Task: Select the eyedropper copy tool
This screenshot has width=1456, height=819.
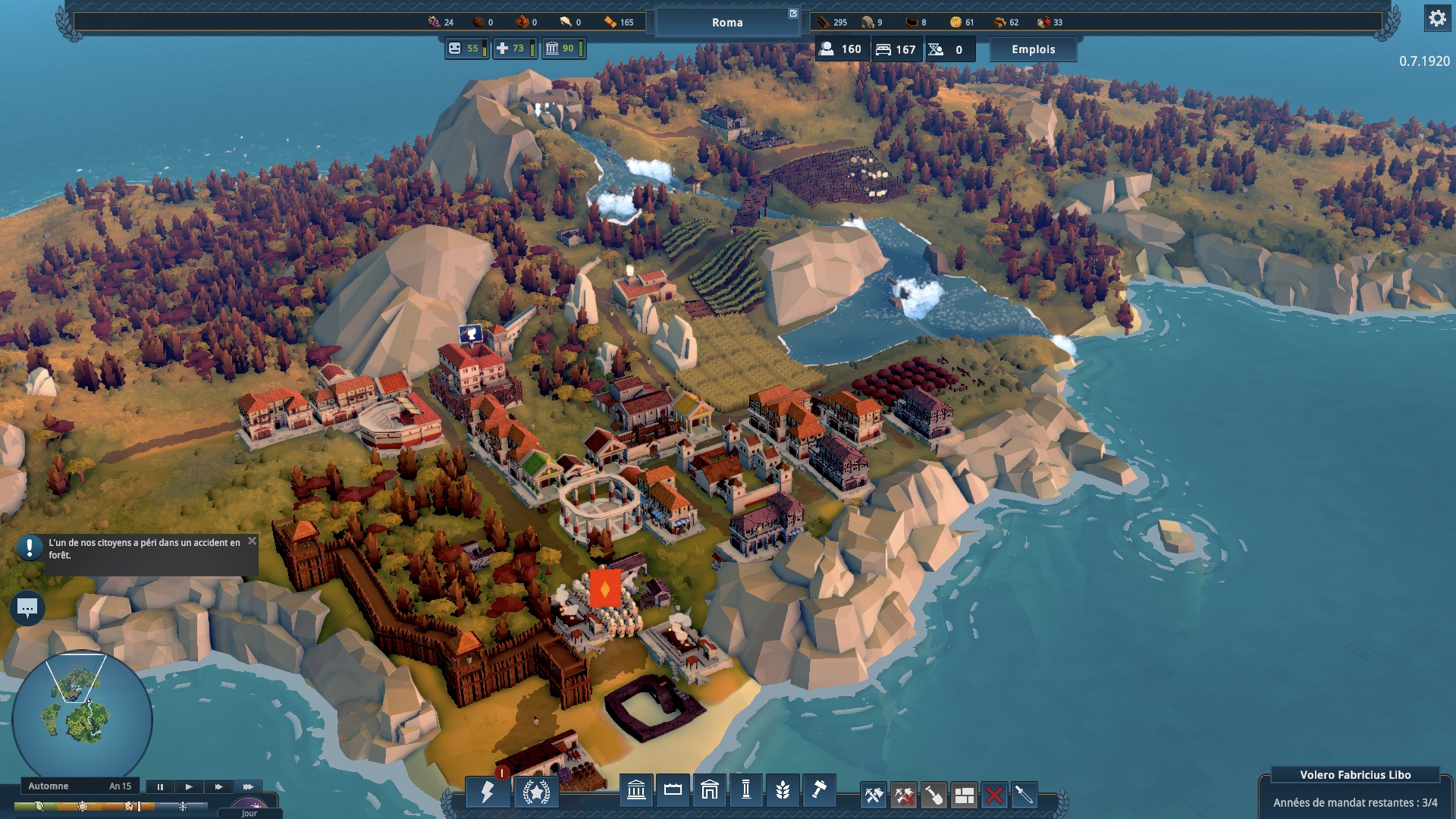Action: pyautogui.click(x=1024, y=795)
